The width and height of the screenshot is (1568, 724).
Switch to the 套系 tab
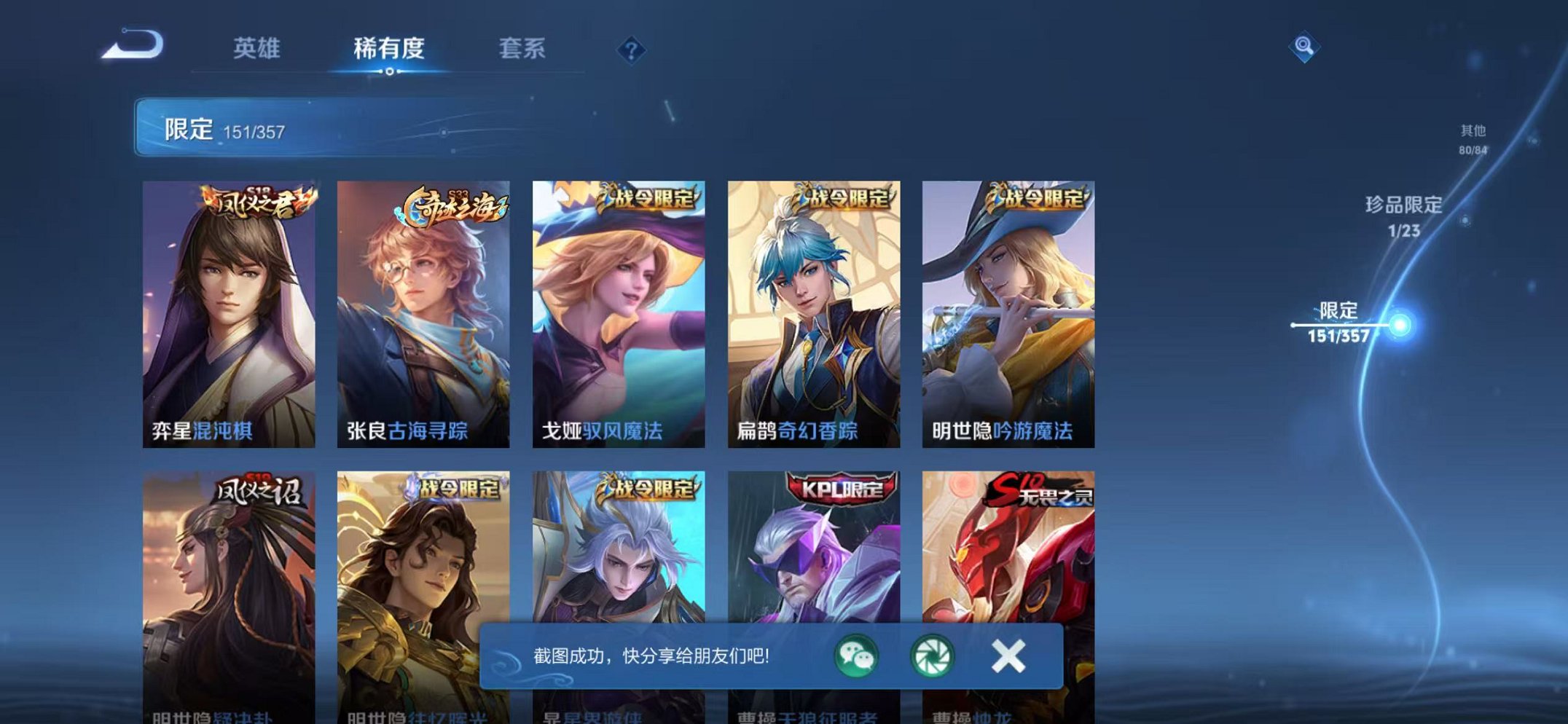click(x=522, y=46)
